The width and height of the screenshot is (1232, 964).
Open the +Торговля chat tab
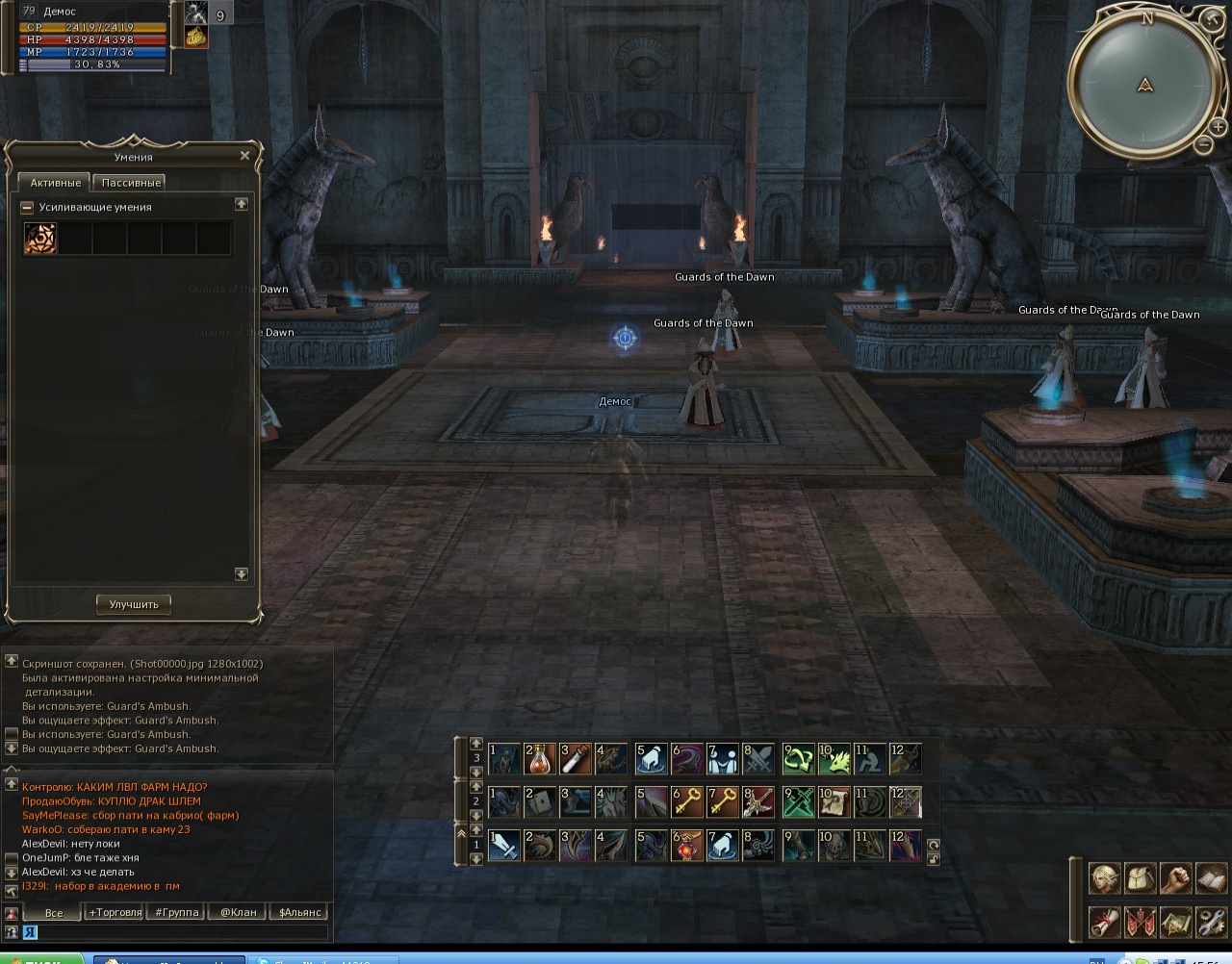115,912
